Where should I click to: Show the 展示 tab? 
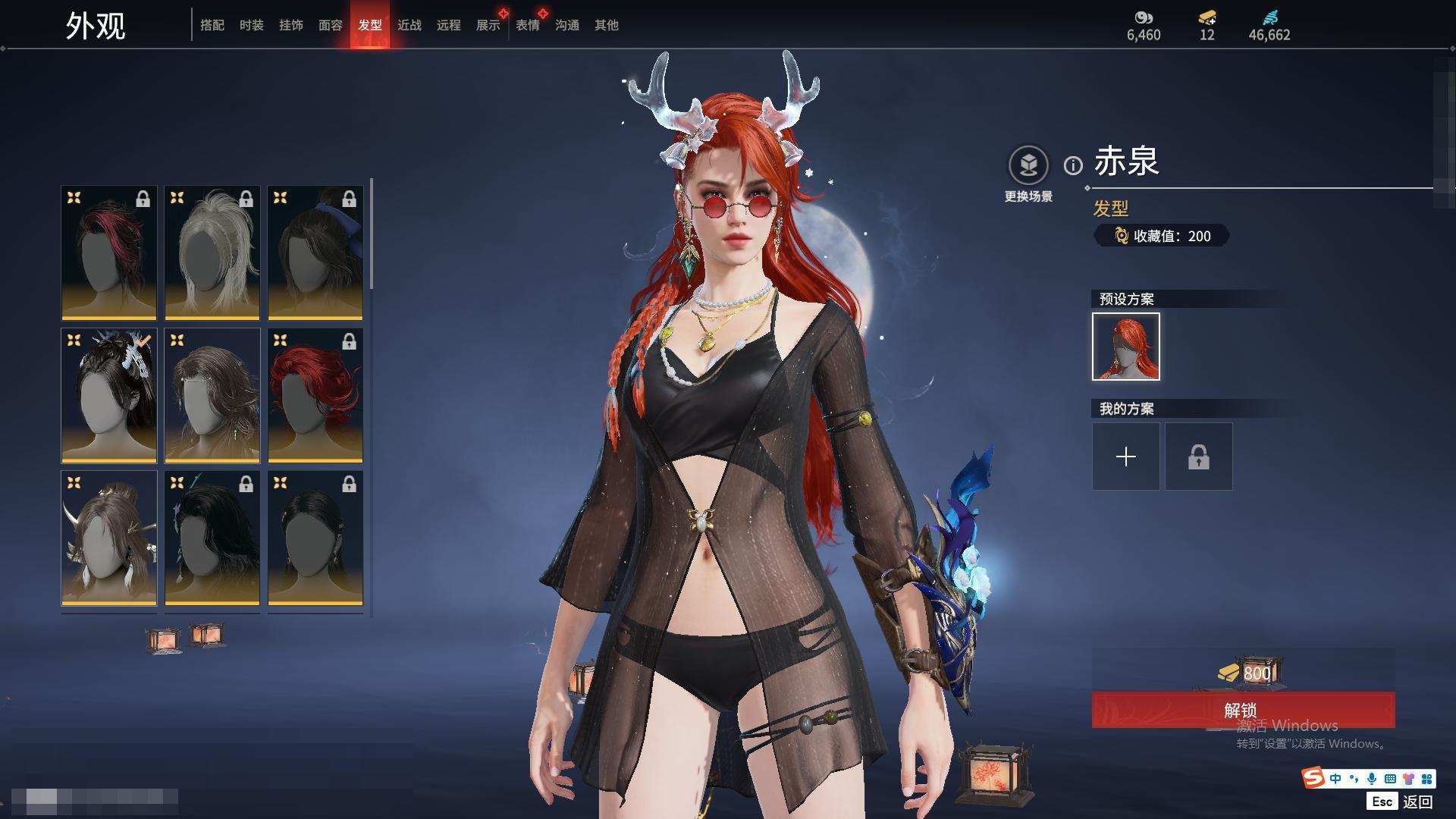[488, 25]
